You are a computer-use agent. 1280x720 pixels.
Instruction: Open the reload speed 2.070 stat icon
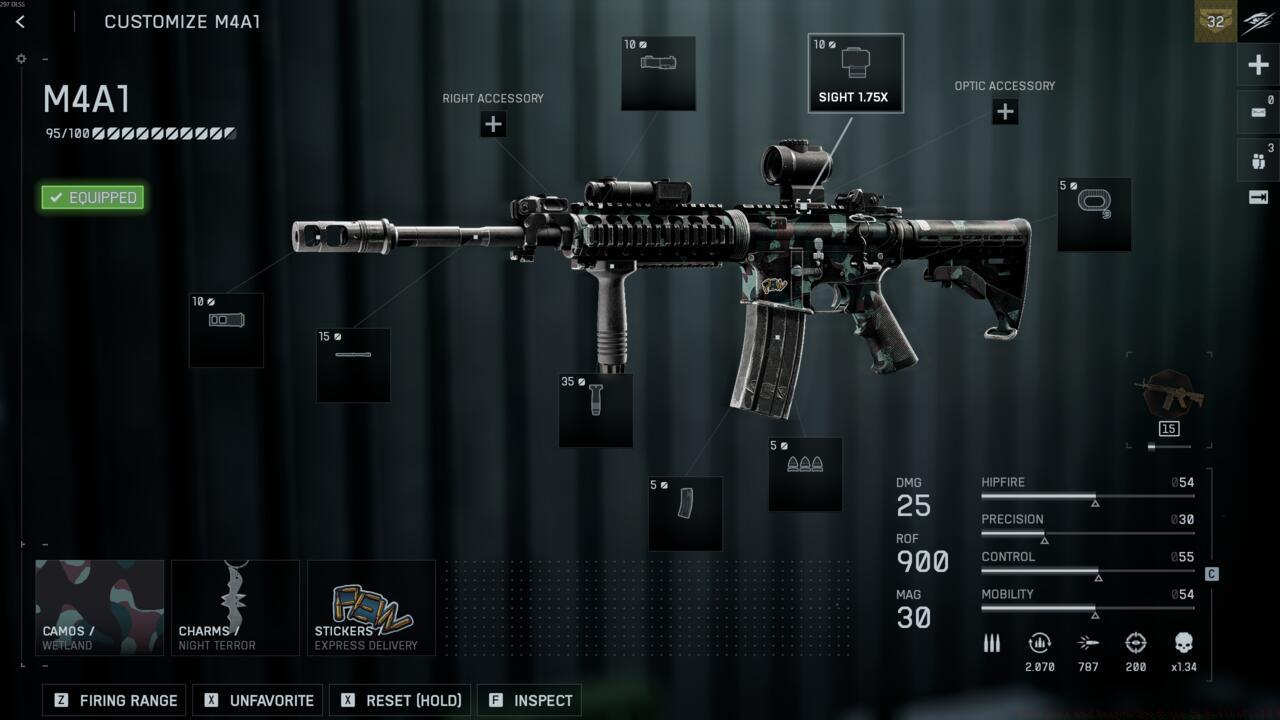[x=1039, y=643]
